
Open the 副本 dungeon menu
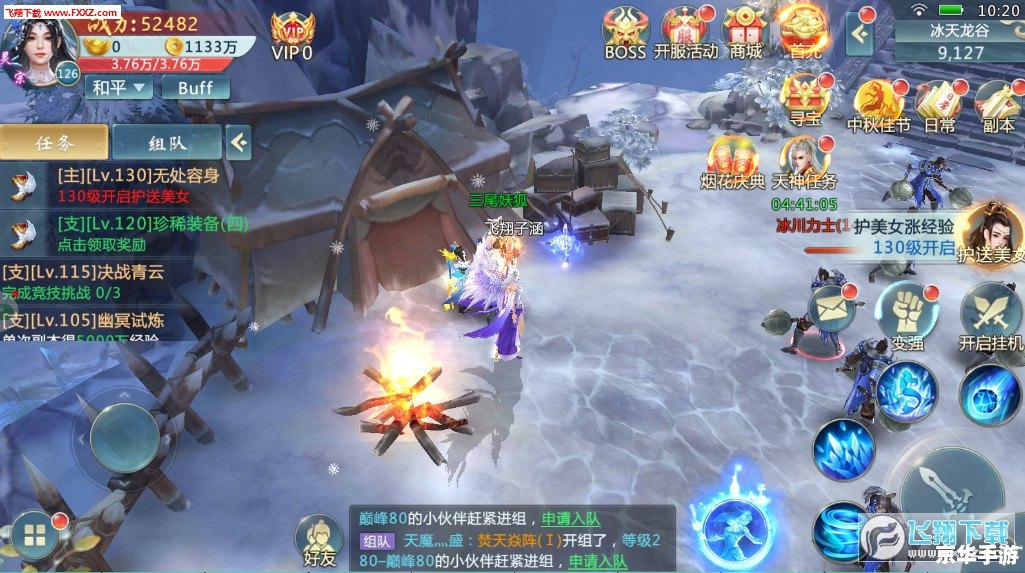(997, 102)
